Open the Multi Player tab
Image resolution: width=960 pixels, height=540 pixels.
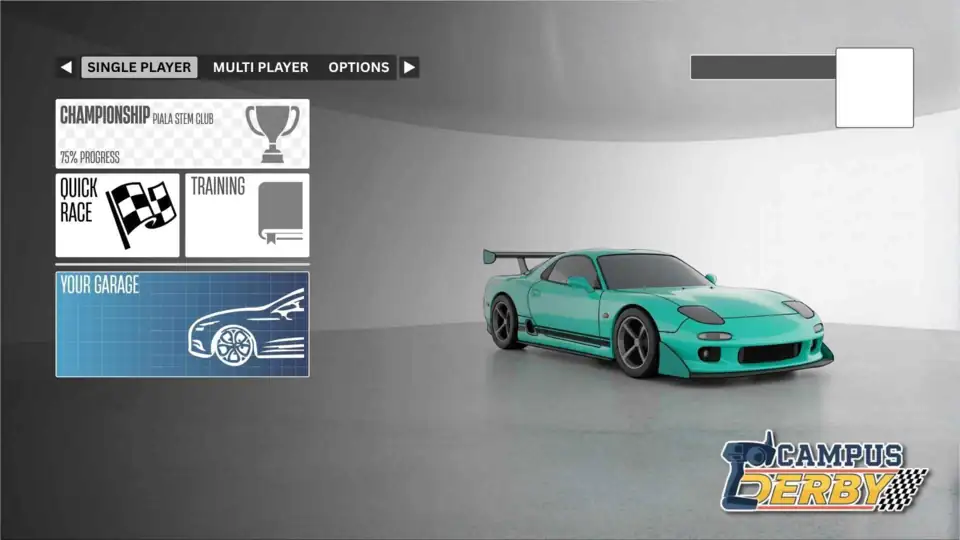[260, 68]
